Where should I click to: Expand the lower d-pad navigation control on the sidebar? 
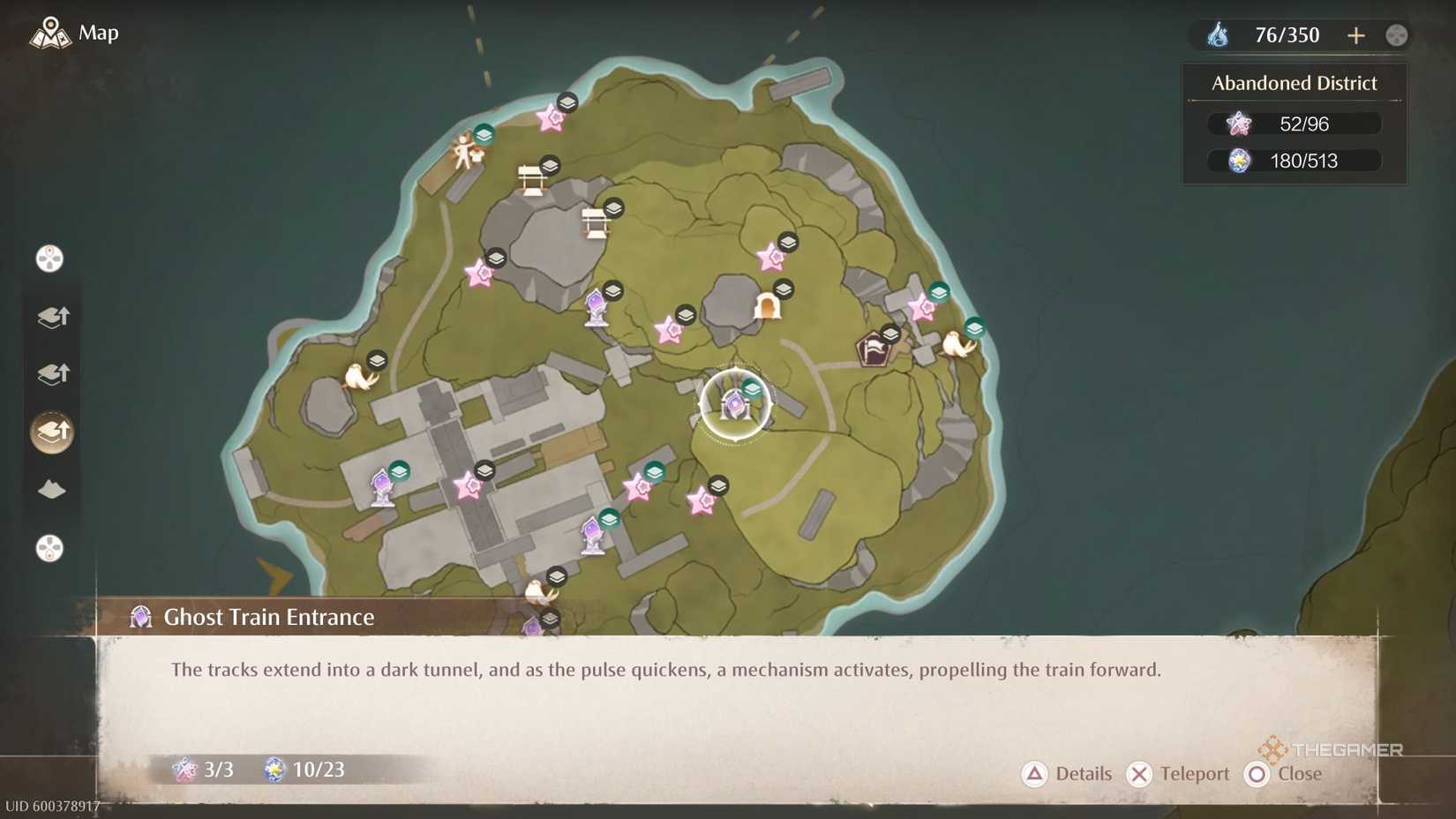click(x=49, y=549)
